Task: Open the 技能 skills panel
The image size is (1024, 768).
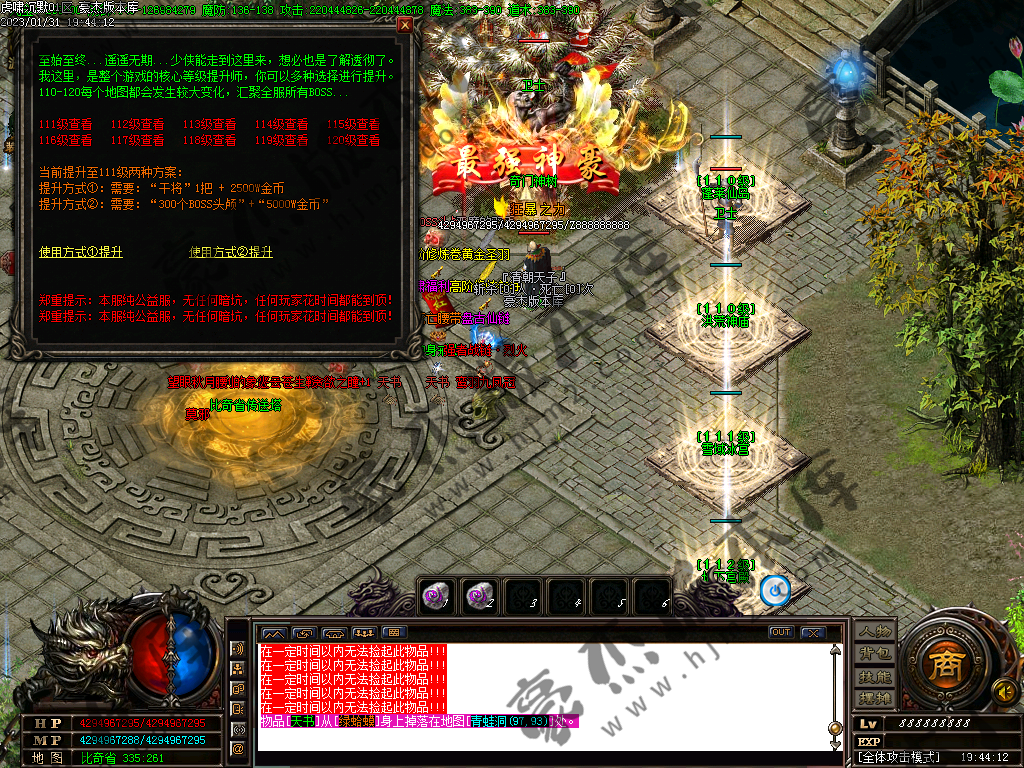Action: [872, 675]
